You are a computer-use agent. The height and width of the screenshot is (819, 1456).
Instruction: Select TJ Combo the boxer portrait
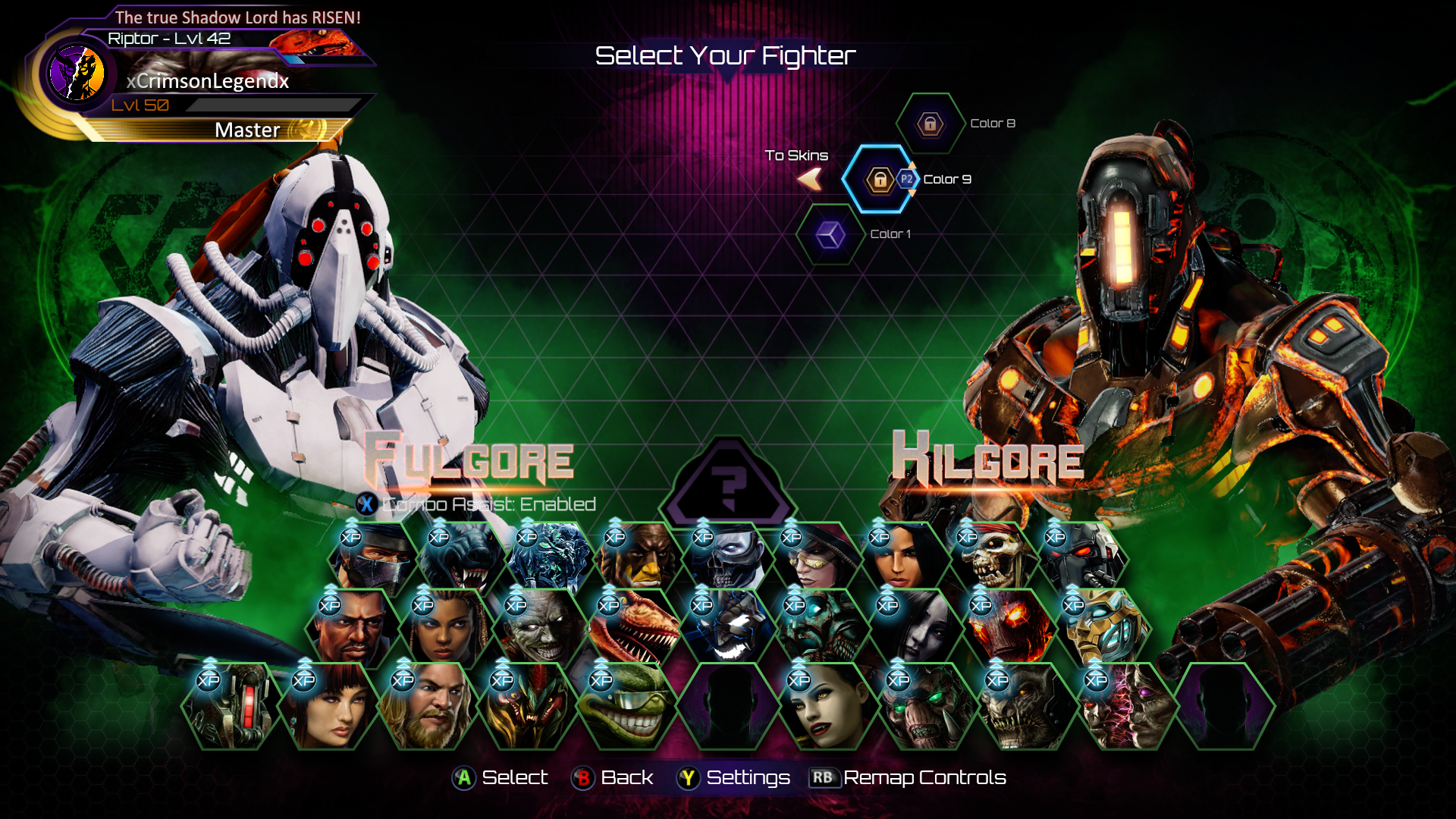(351, 629)
